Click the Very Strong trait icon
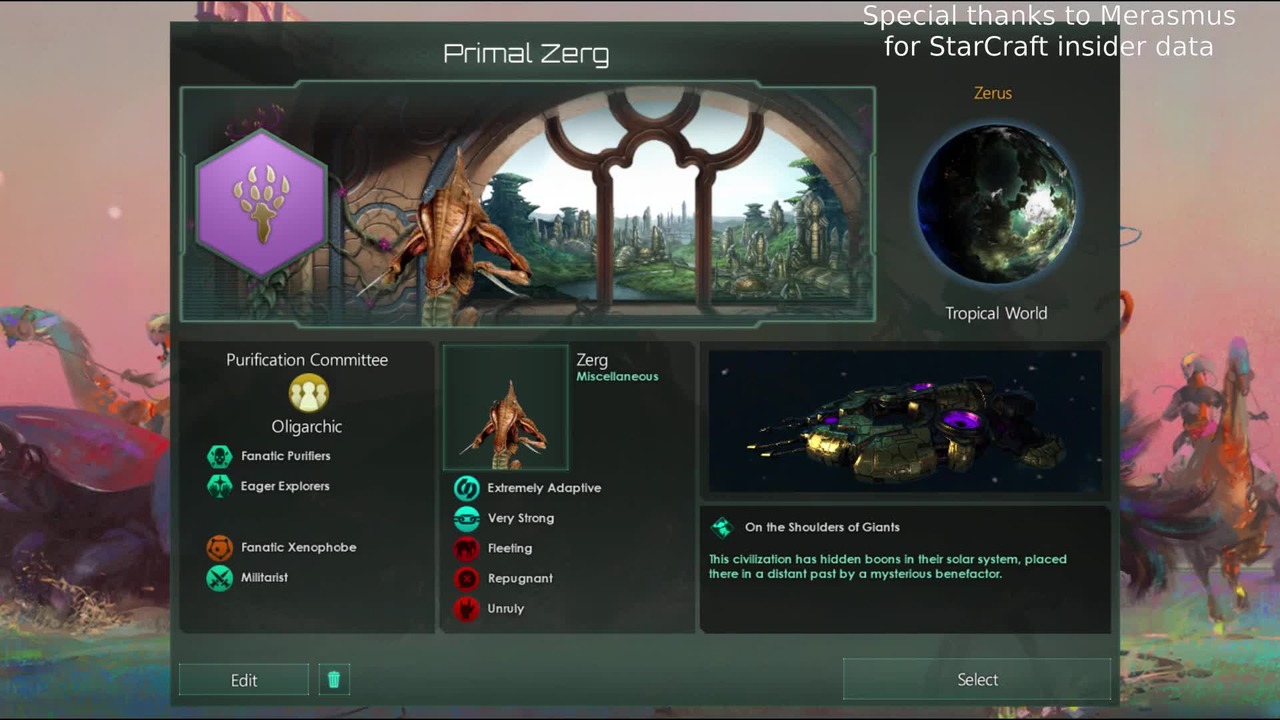 467,518
